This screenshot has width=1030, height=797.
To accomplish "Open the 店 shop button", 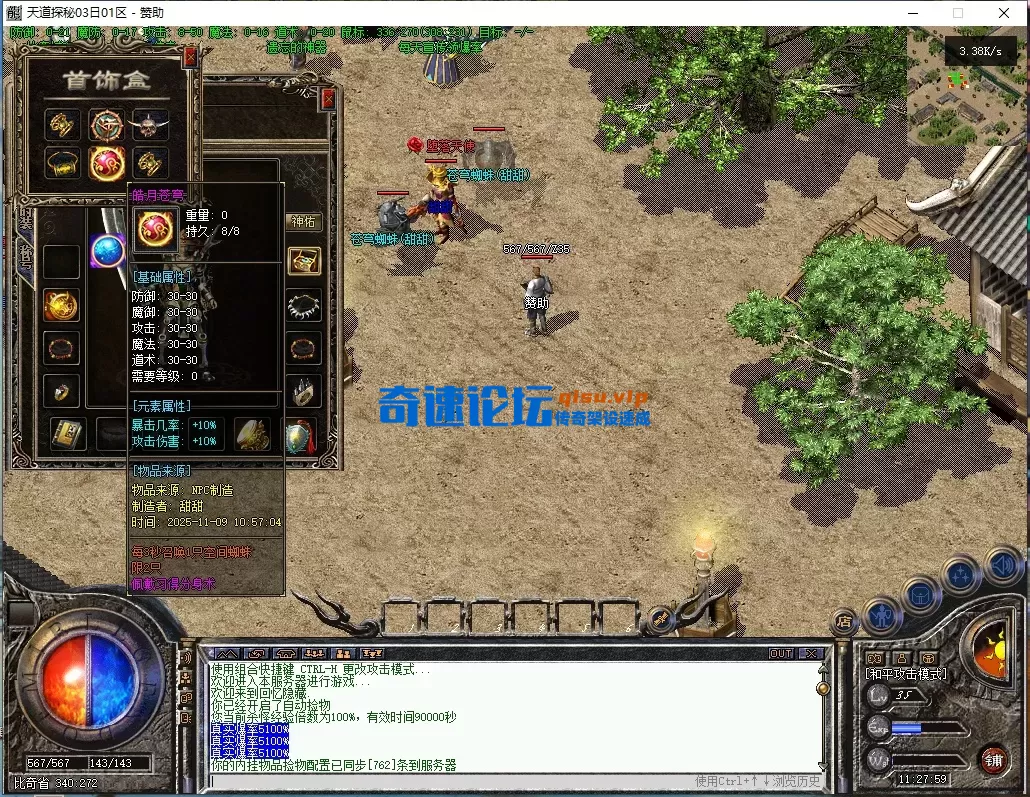I will coord(844,620).
